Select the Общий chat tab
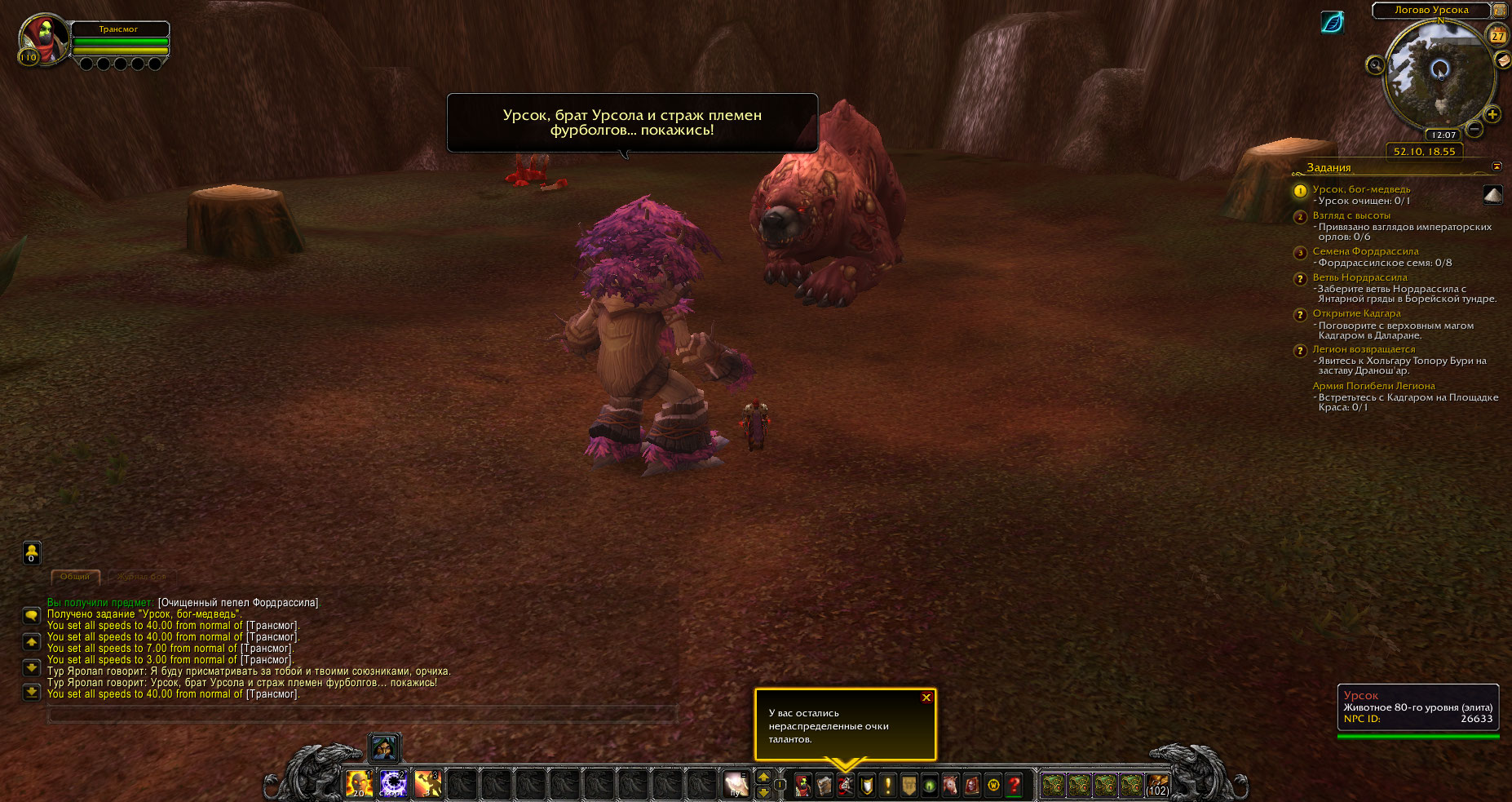 click(x=75, y=577)
